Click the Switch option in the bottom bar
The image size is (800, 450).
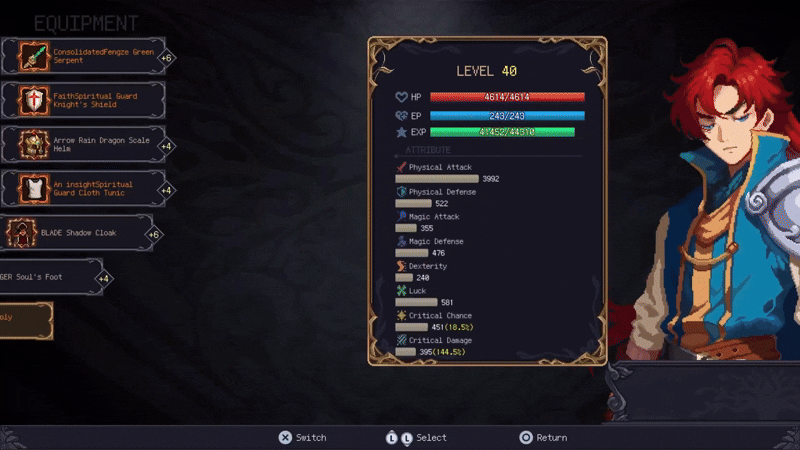[302, 437]
